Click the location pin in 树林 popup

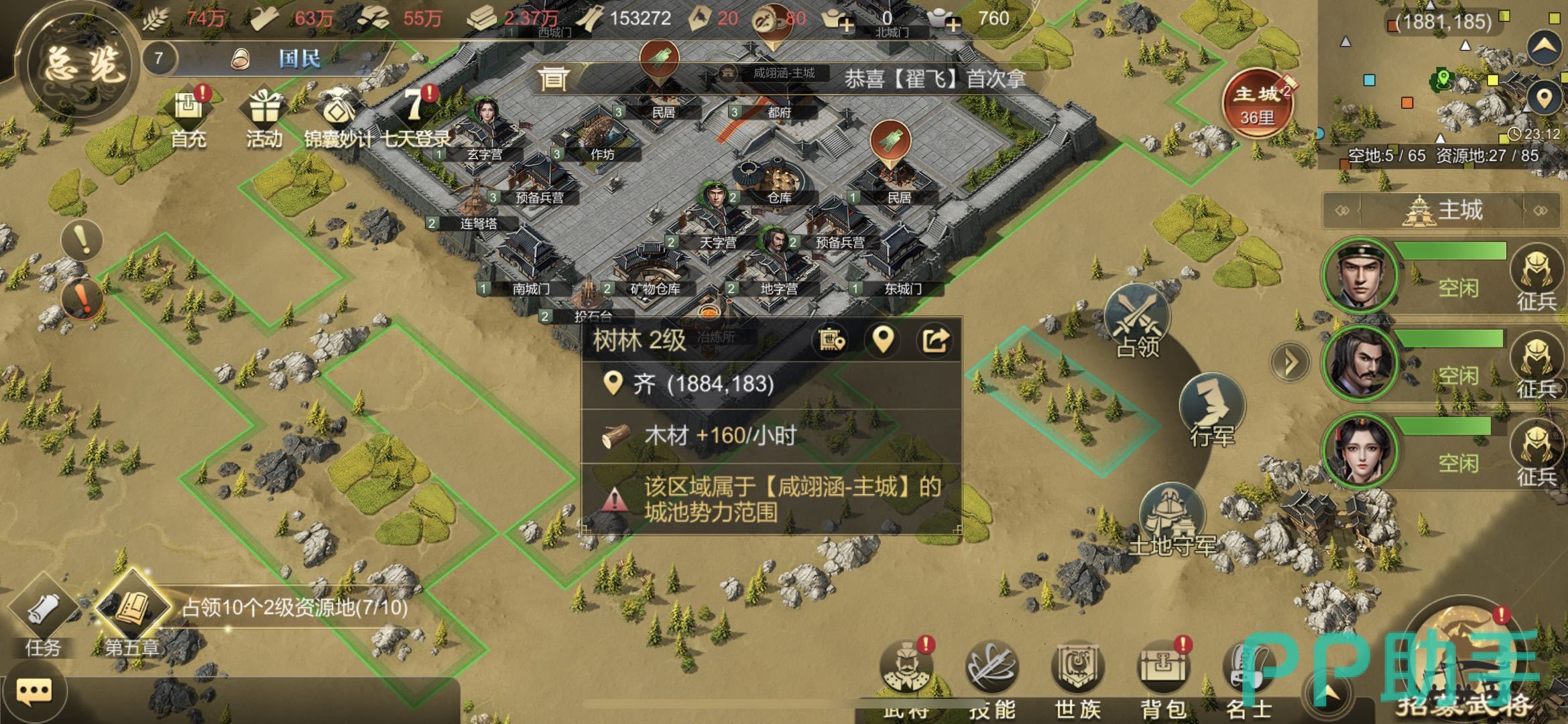pyautogui.click(x=883, y=341)
